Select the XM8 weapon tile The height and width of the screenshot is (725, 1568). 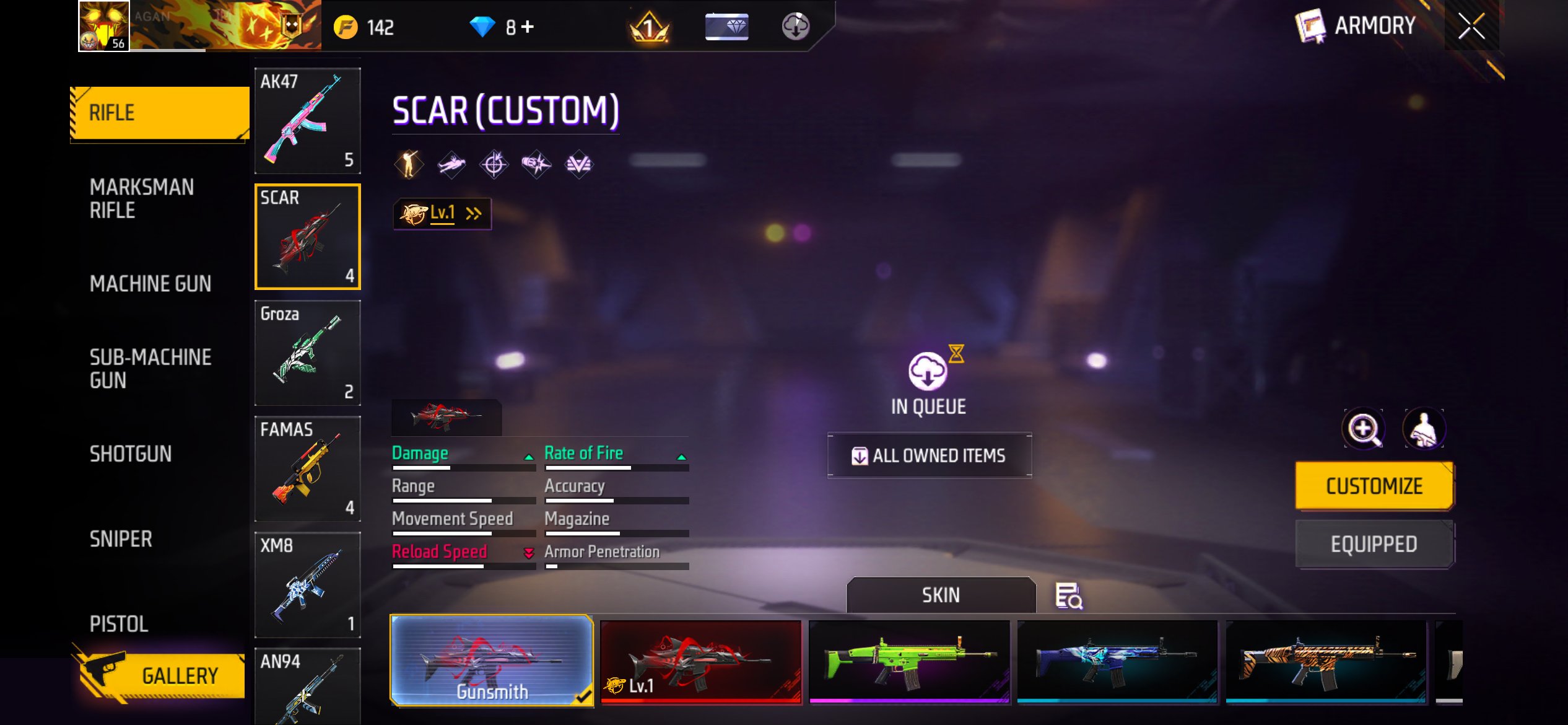coord(307,584)
